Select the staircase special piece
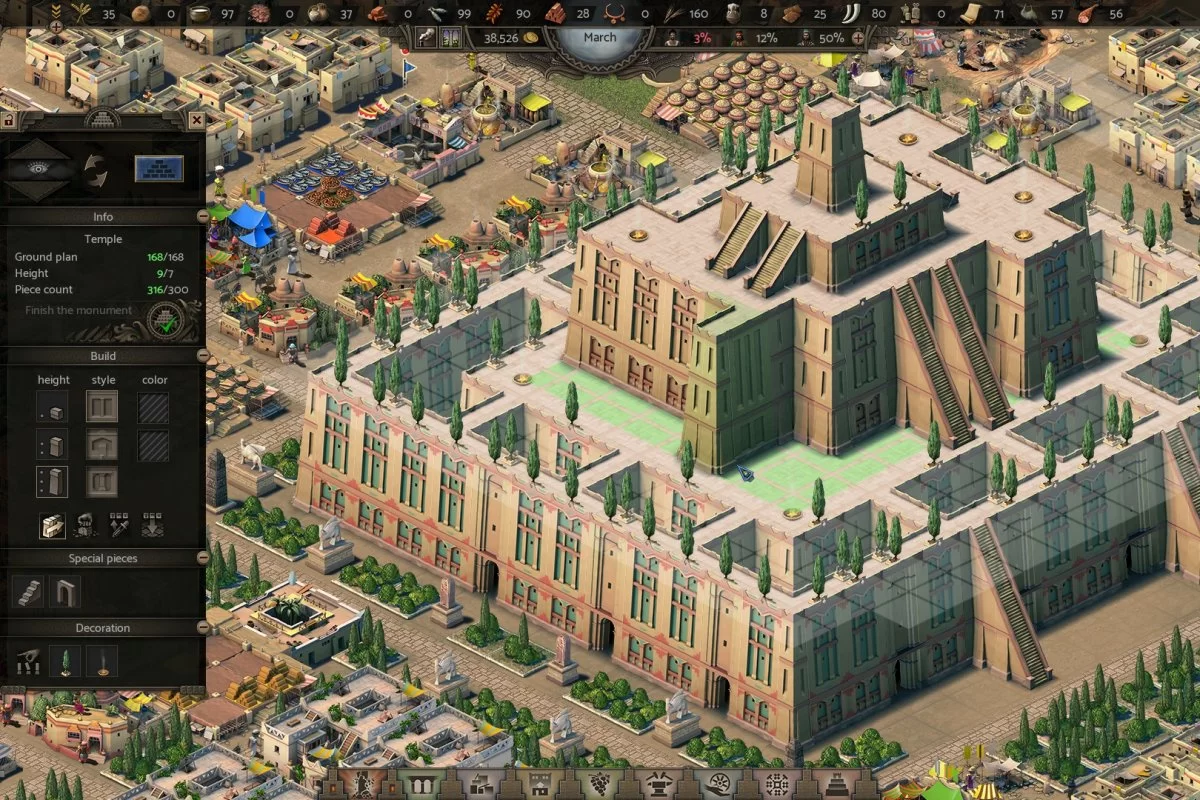Screen dimensions: 1200x800 tap(30, 592)
